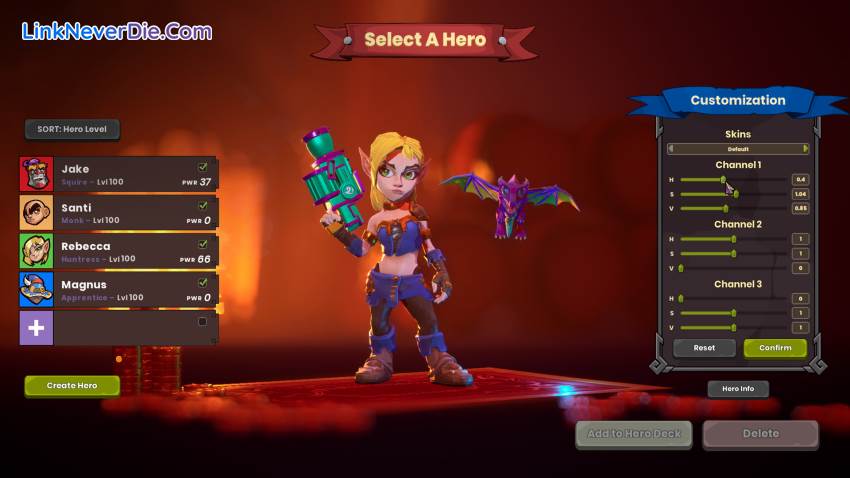850x478 pixels.
Task: Click the Channel 1 hue value field
Action: click(x=800, y=179)
